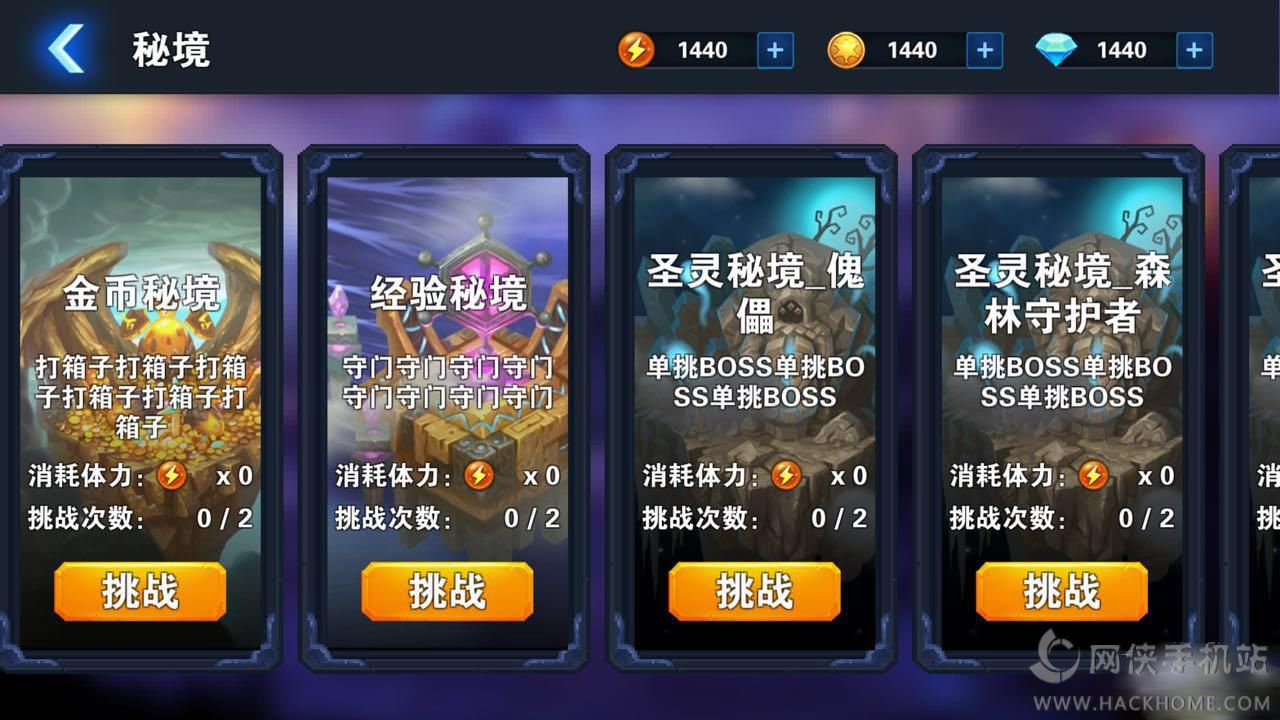1280x720 pixels.
Task: Open gold purchase via the coin plus button
Action: 983,49
